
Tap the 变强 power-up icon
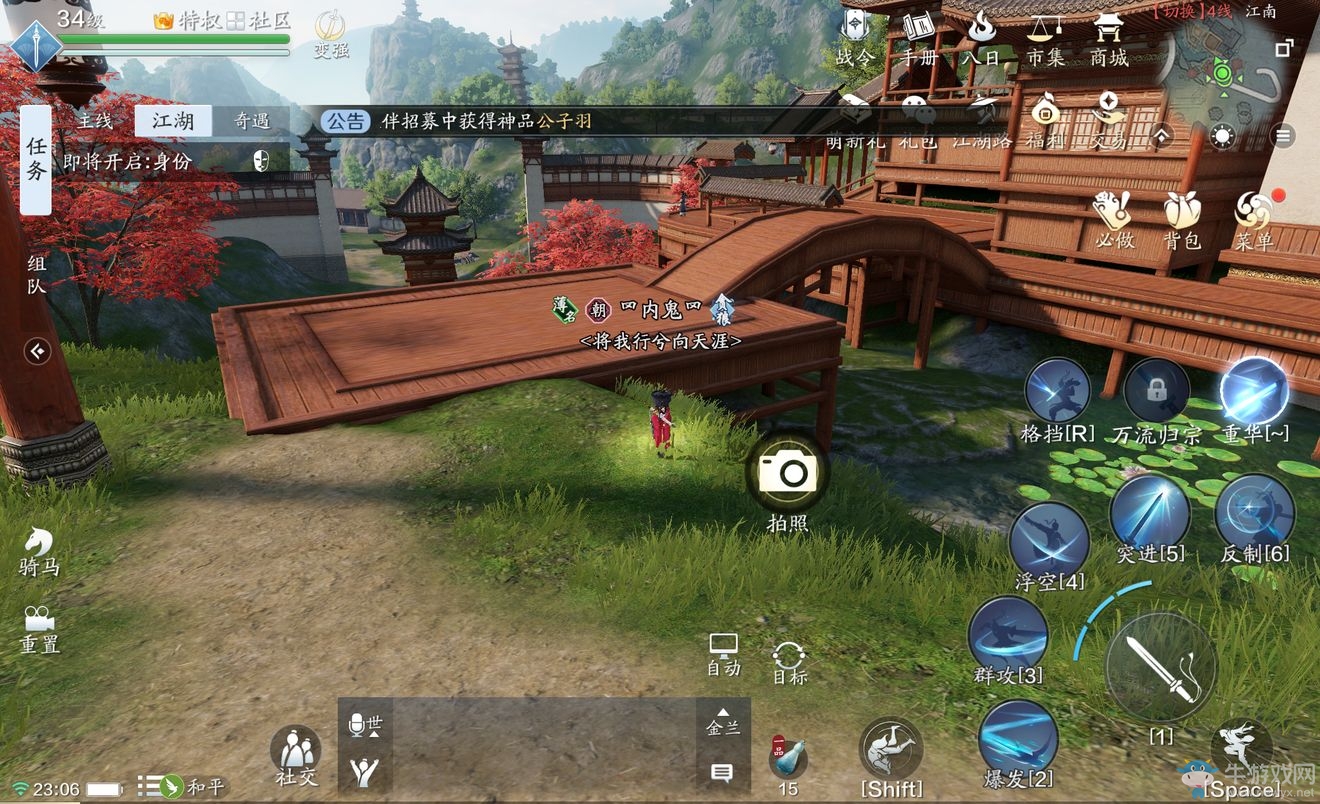(331, 32)
